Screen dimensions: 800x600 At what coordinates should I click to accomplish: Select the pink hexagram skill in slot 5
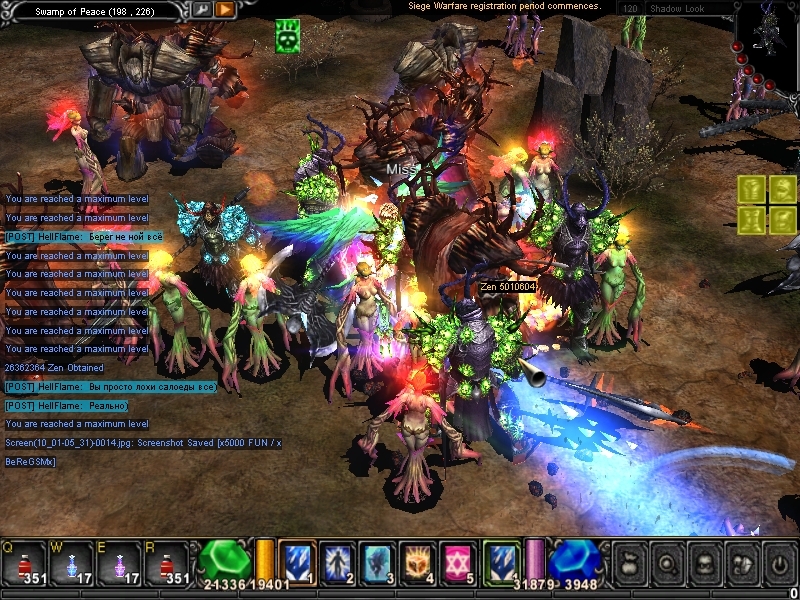point(458,563)
